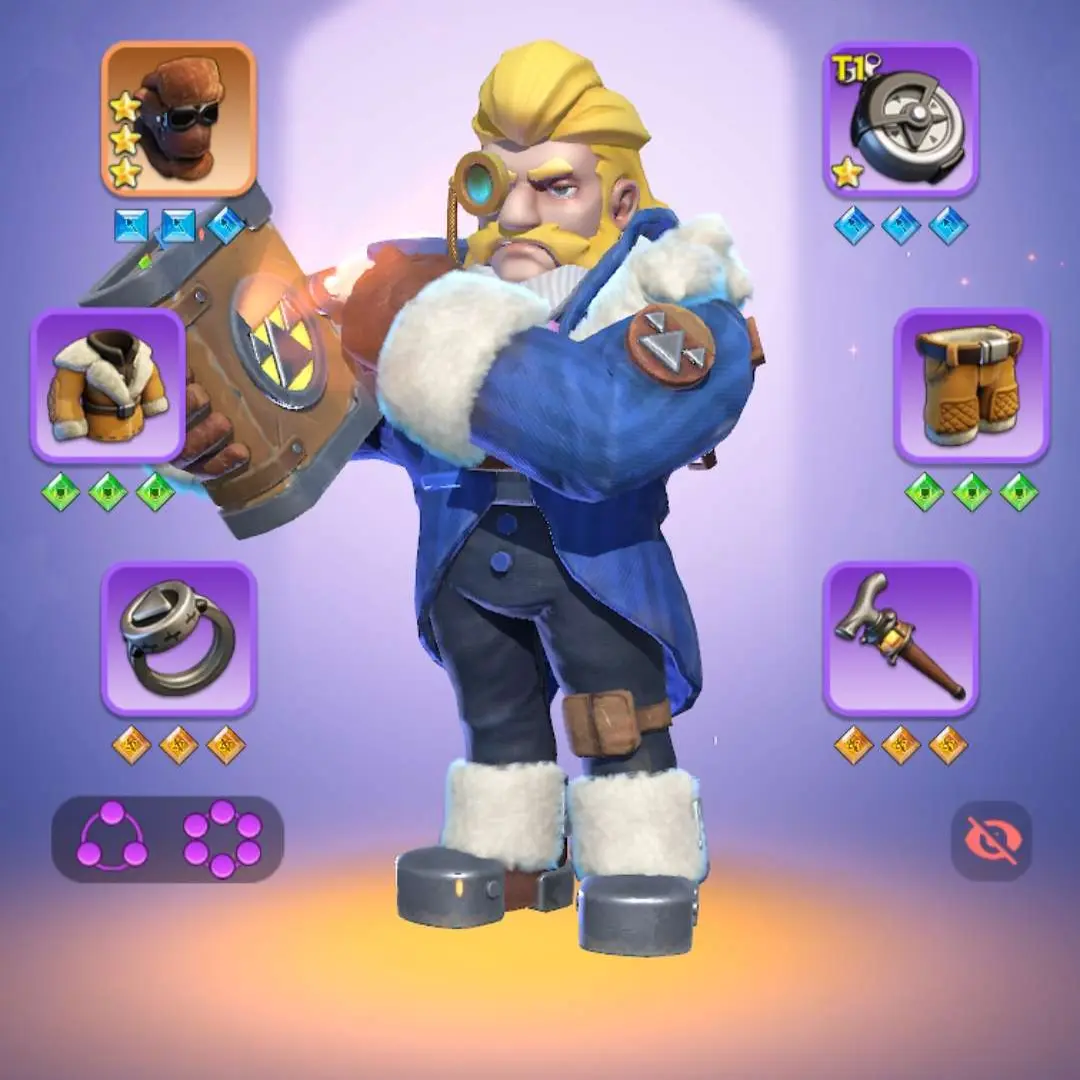Viewport: 1080px width, 1080px height.
Task: Open the tan trousers equipment slot
Action: (971, 385)
